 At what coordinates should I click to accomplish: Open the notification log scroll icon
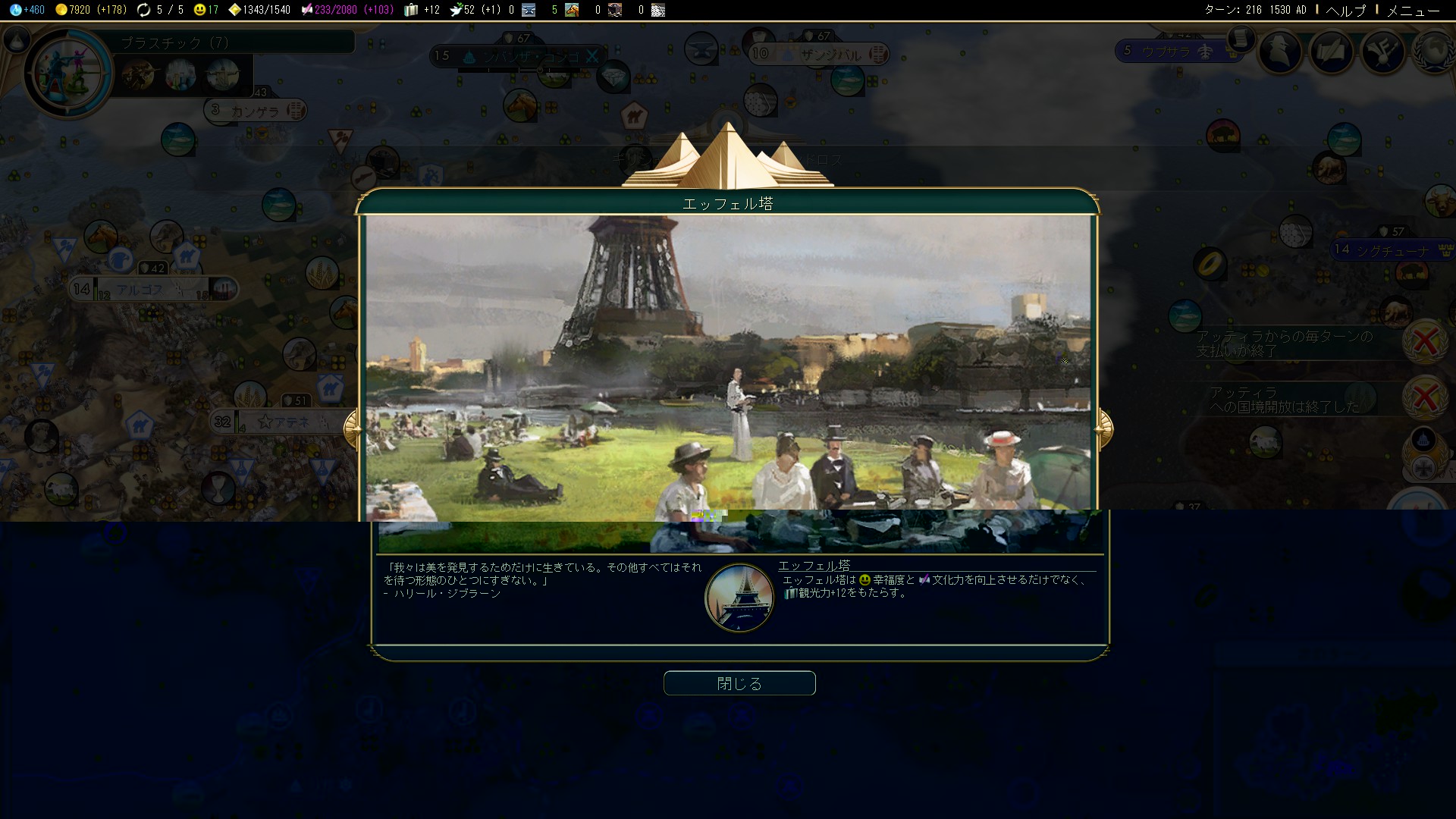pos(1241,38)
